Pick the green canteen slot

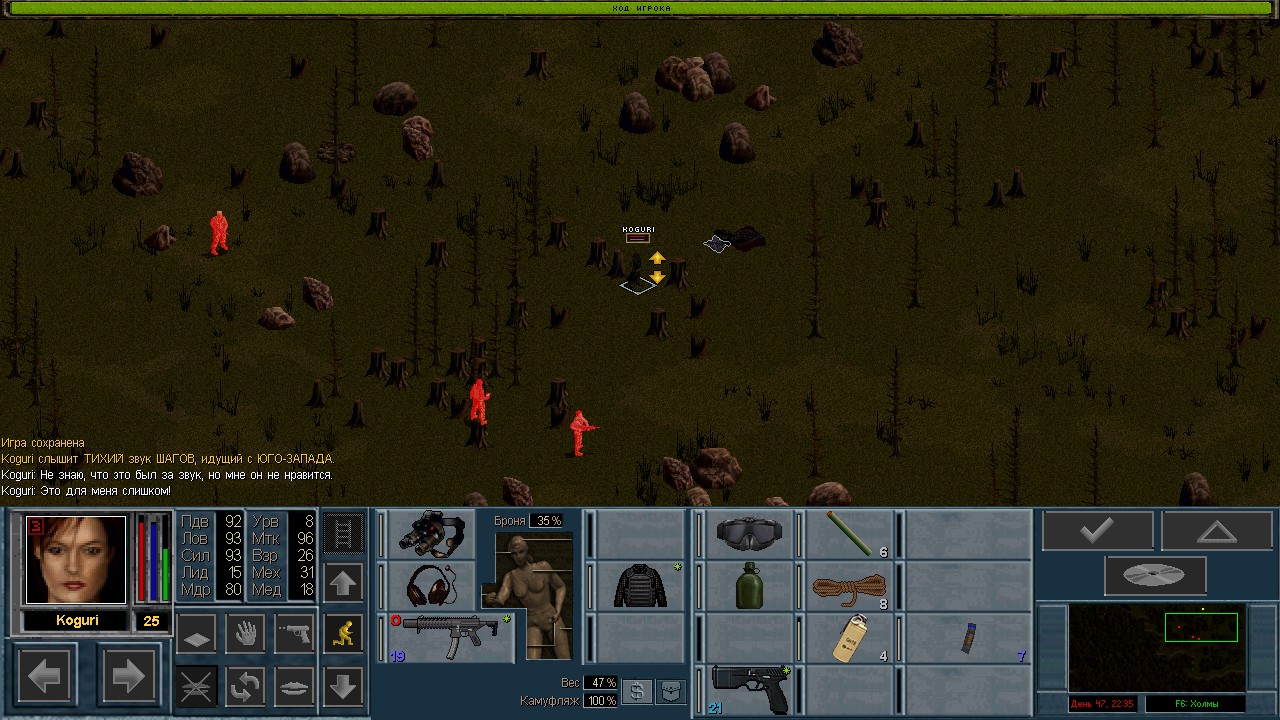click(748, 585)
